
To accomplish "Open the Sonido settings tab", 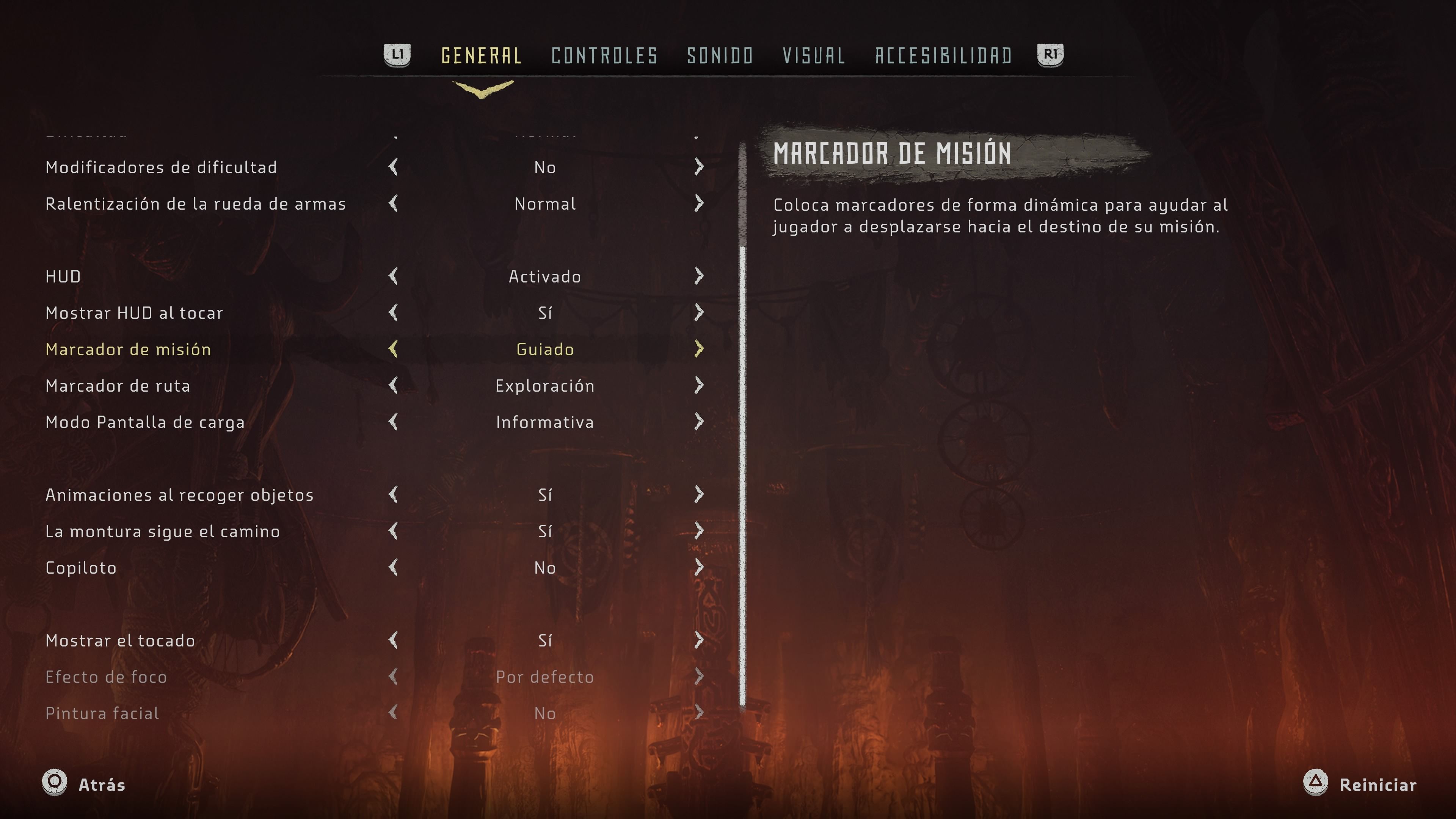I will 720,55.
